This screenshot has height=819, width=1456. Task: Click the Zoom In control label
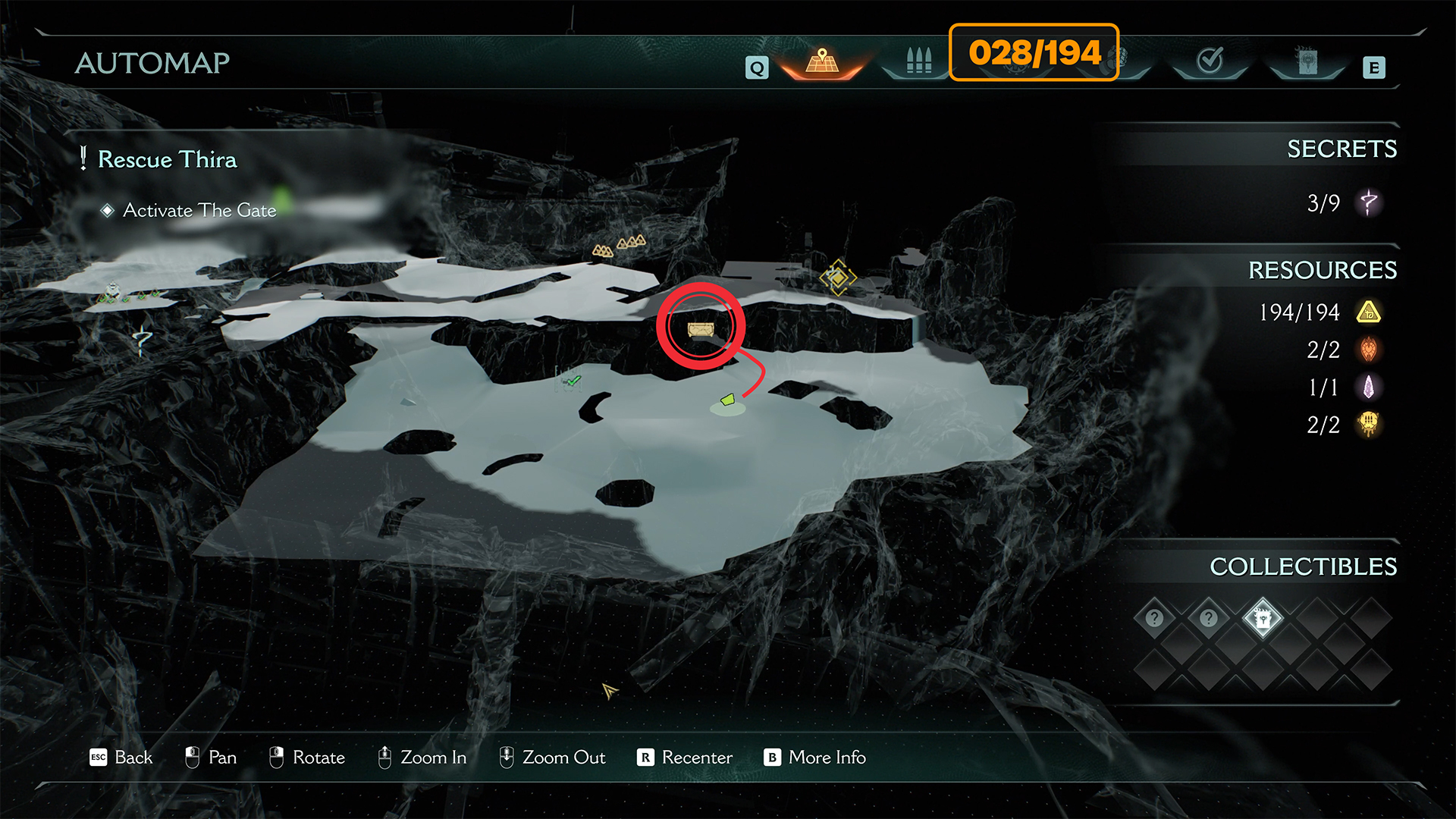(x=433, y=757)
